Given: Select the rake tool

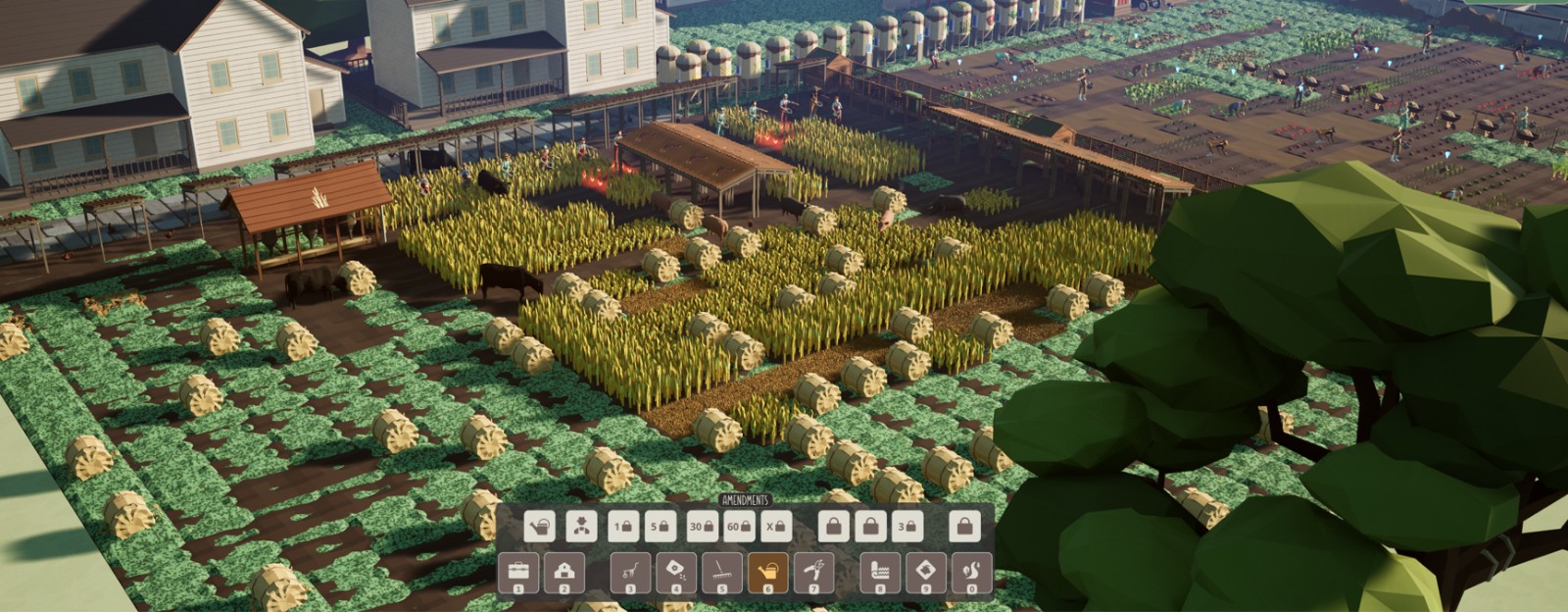Looking at the screenshot, I should 722,573.
